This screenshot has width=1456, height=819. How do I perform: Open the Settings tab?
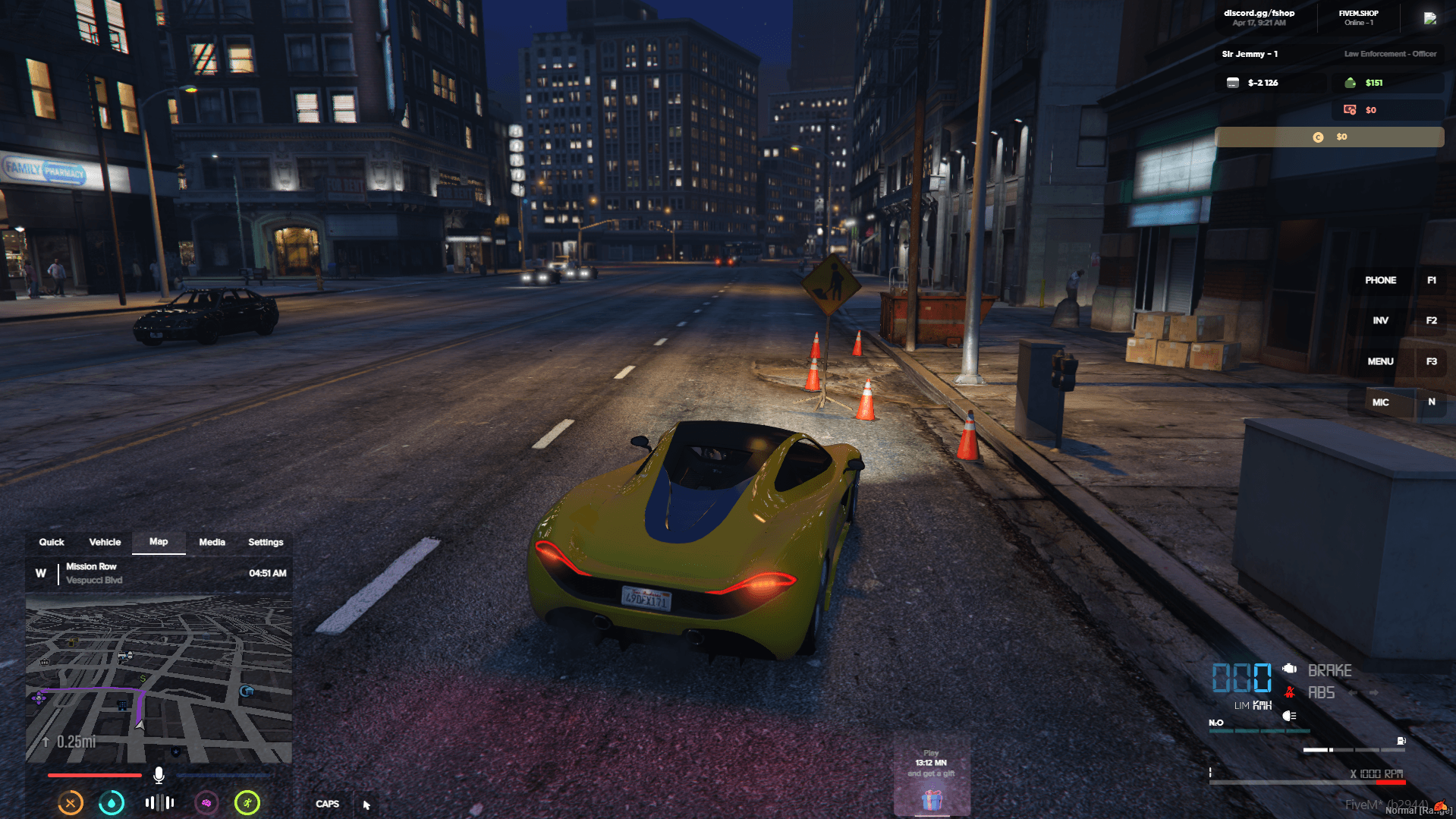click(265, 542)
